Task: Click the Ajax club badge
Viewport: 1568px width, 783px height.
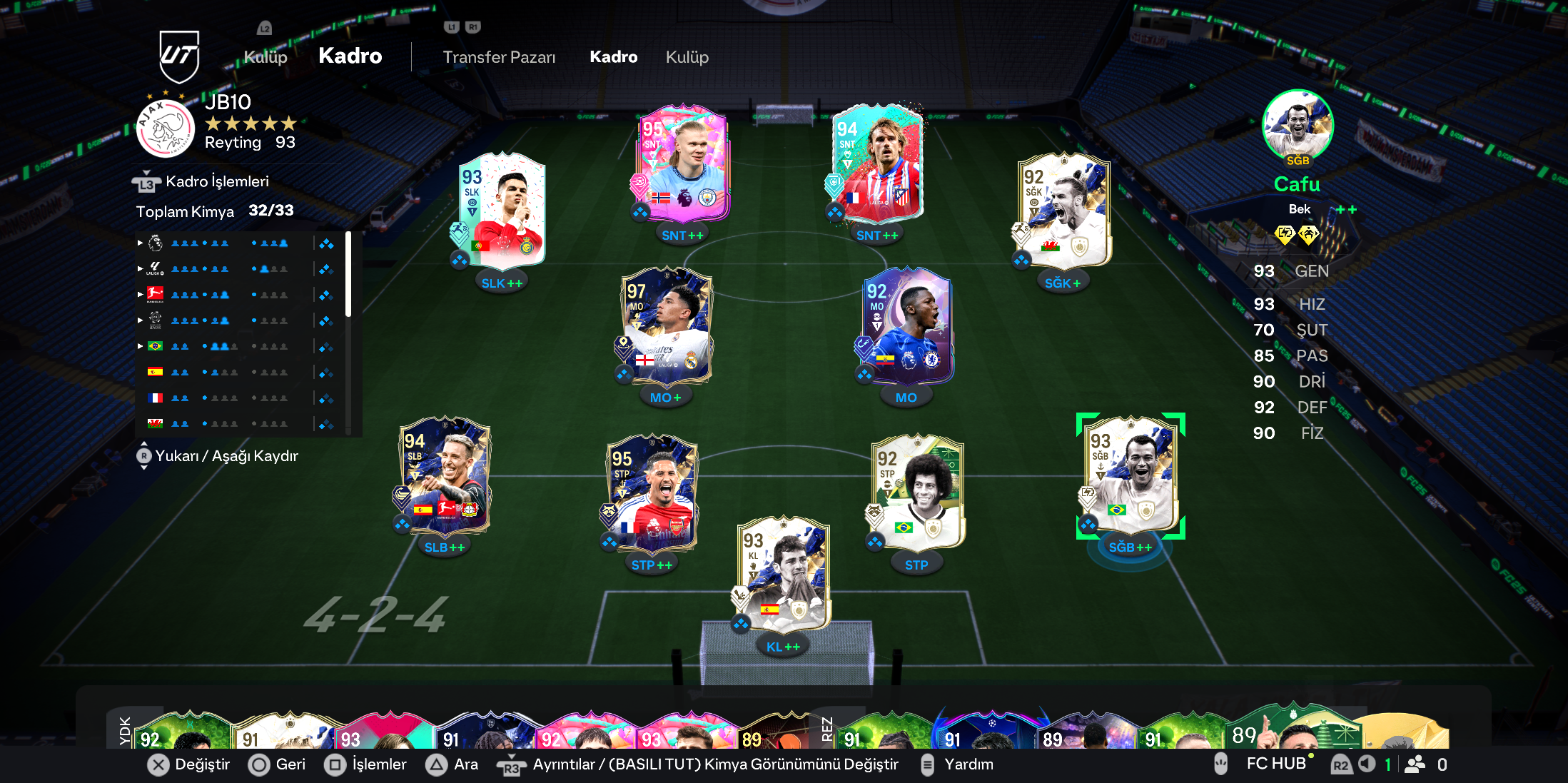Action: [166, 128]
